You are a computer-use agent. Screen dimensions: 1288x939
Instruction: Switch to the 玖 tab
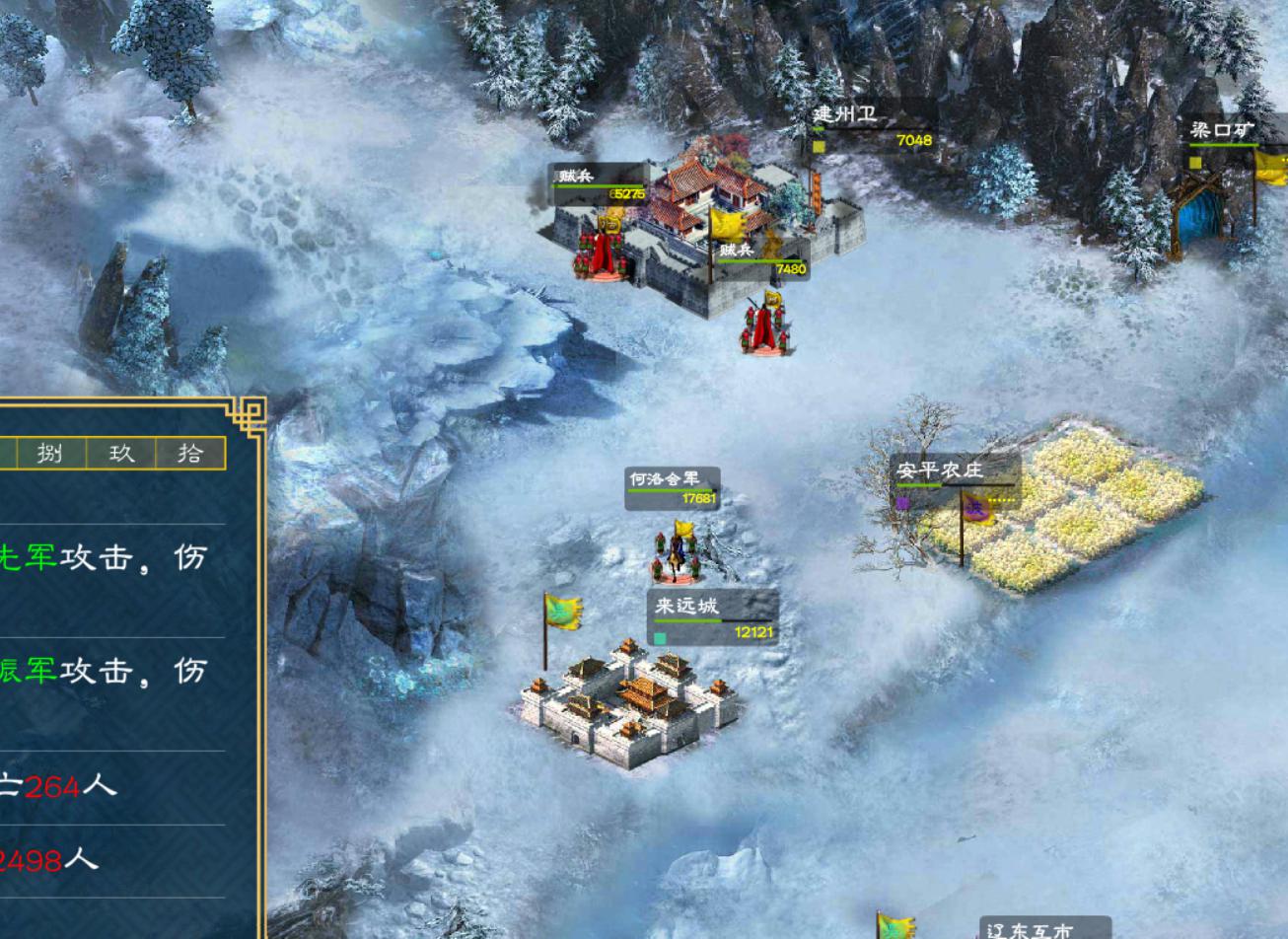point(120,453)
